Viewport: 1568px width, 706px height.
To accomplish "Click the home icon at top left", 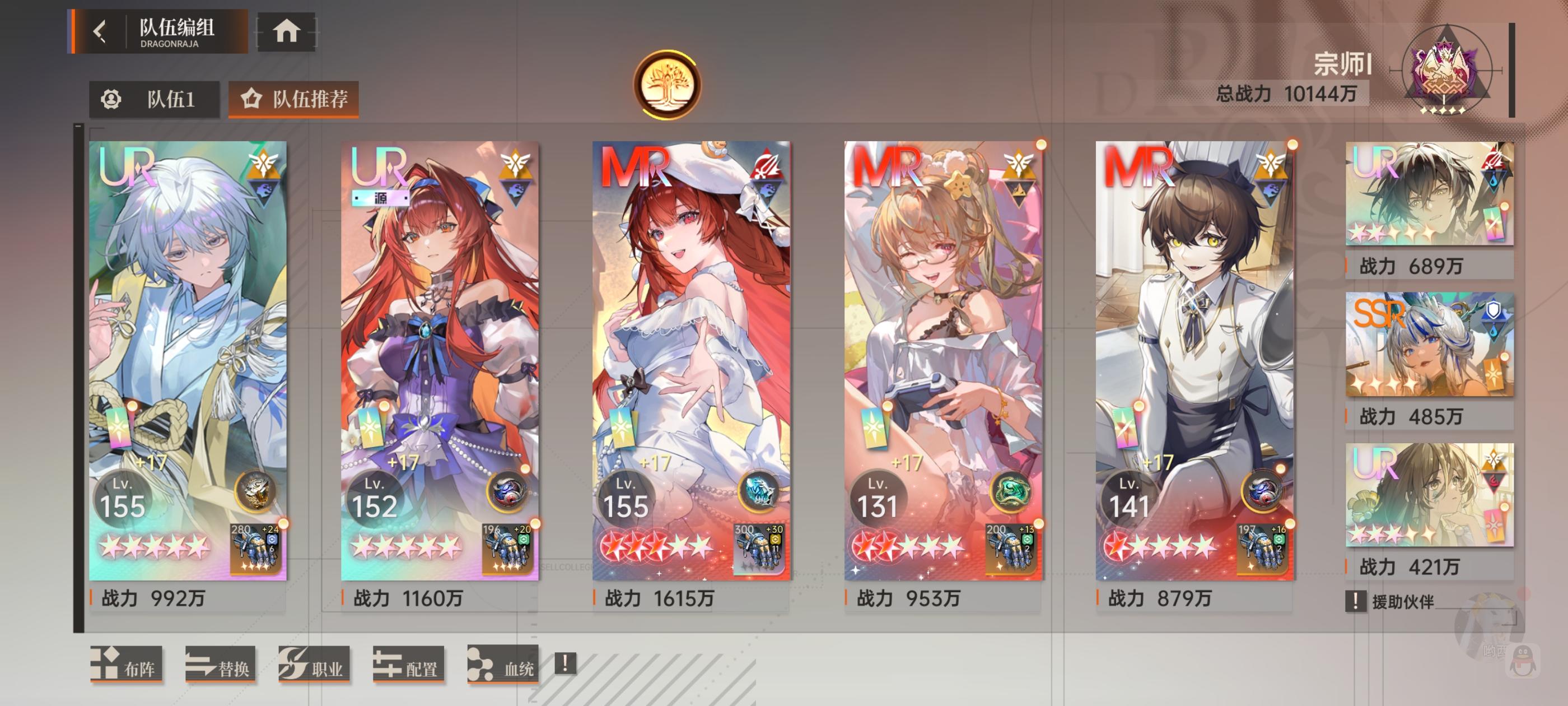I will point(286,33).
